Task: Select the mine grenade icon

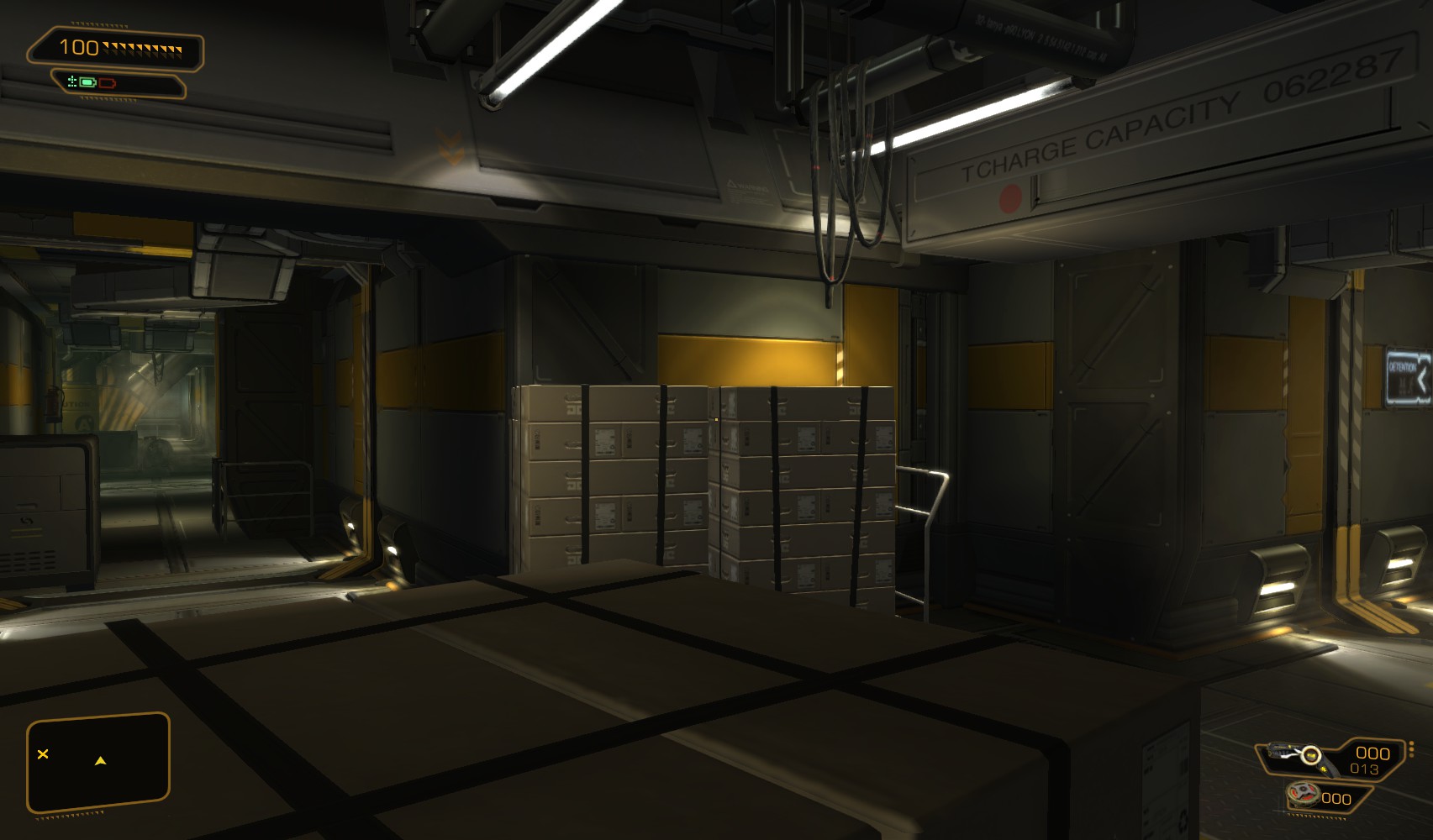Action: tap(1303, 794)
